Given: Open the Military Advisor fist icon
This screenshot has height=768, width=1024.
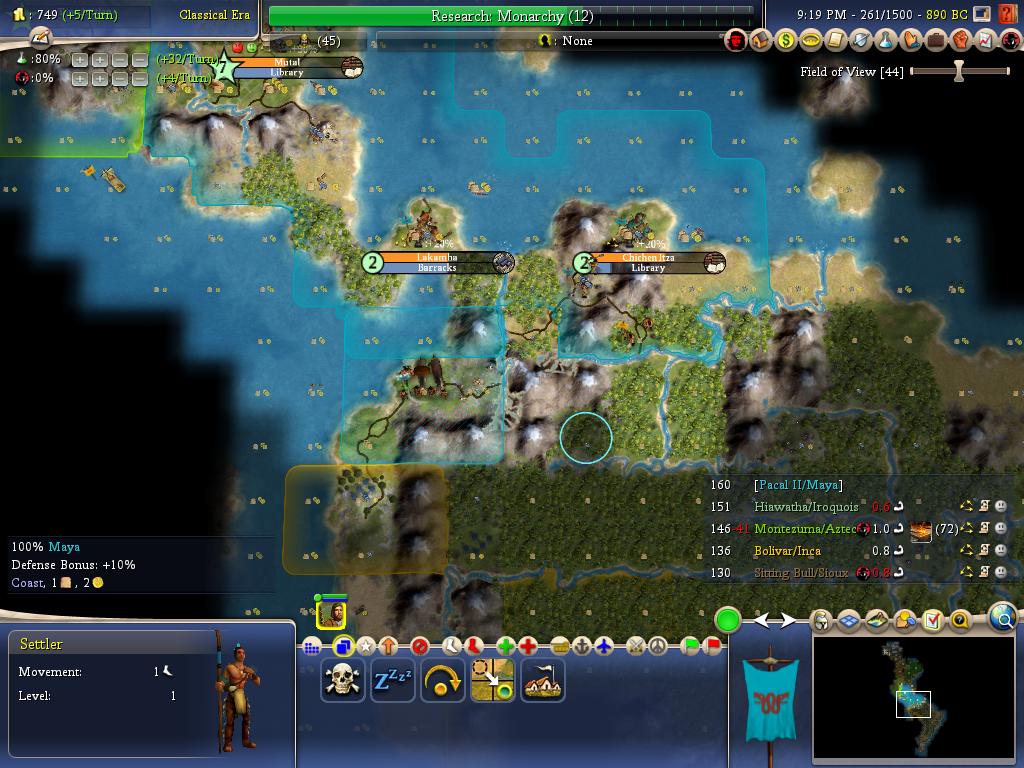Looking at the screenshot, I should (x=961, y=41).
